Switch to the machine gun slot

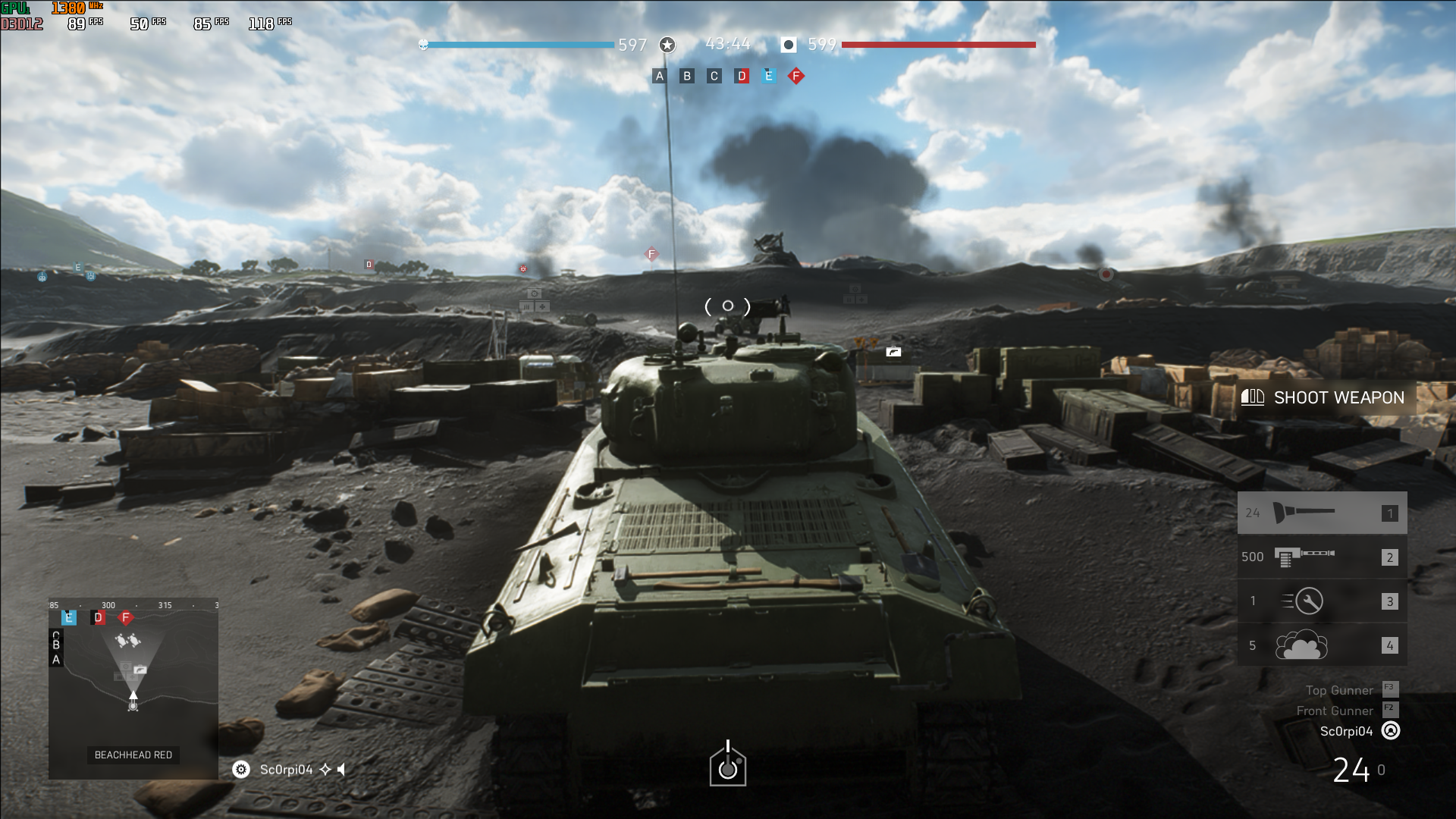[x=1322, y=557]
